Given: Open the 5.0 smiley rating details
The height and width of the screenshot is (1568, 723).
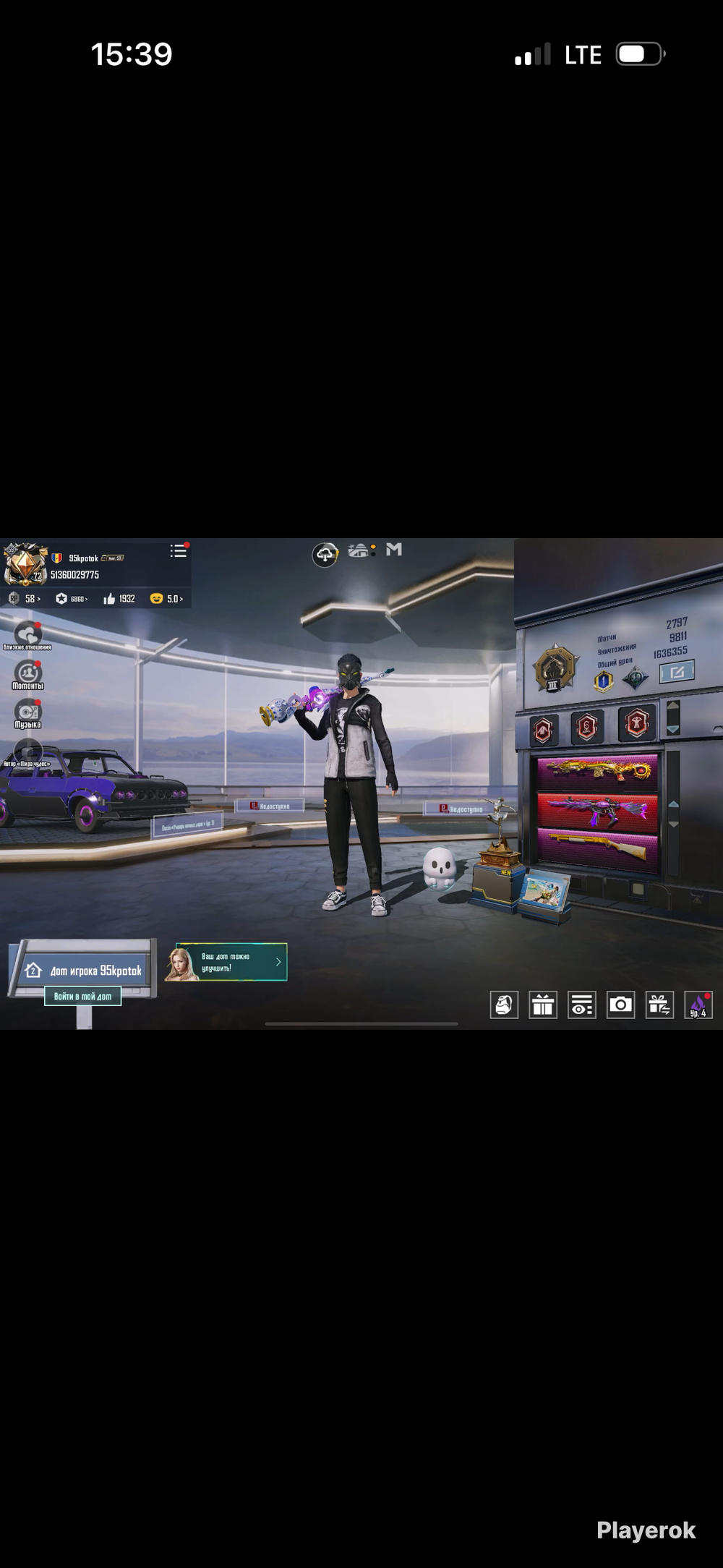Looking at the screenshot, I should [166, 599].
